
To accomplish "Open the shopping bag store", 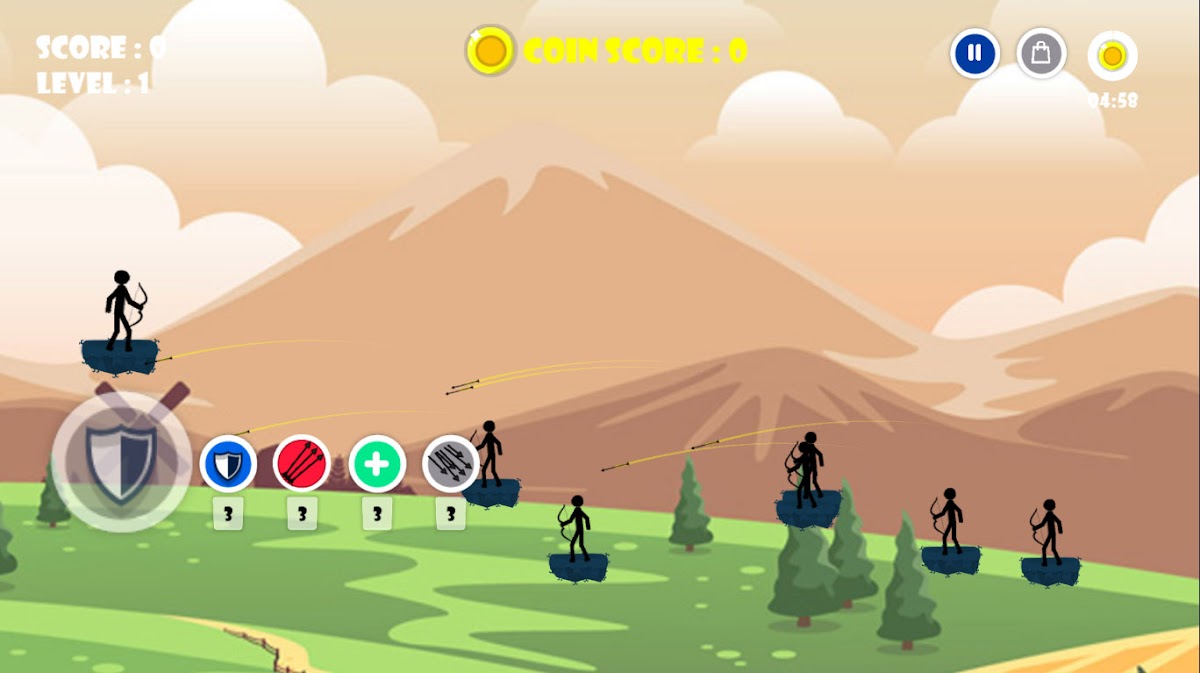I will click(1041, 53).
